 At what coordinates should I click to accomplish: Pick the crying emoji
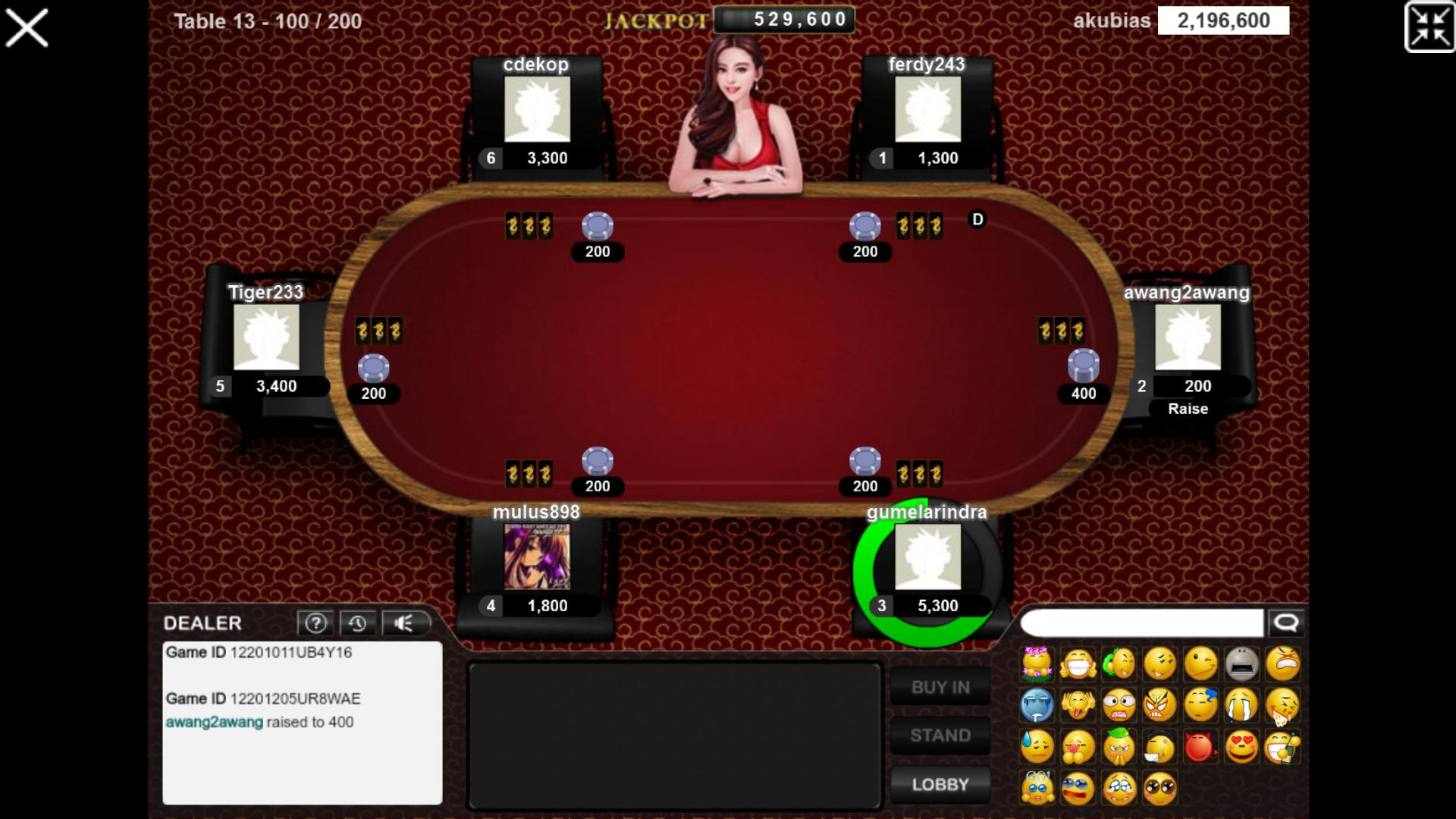1242,705
